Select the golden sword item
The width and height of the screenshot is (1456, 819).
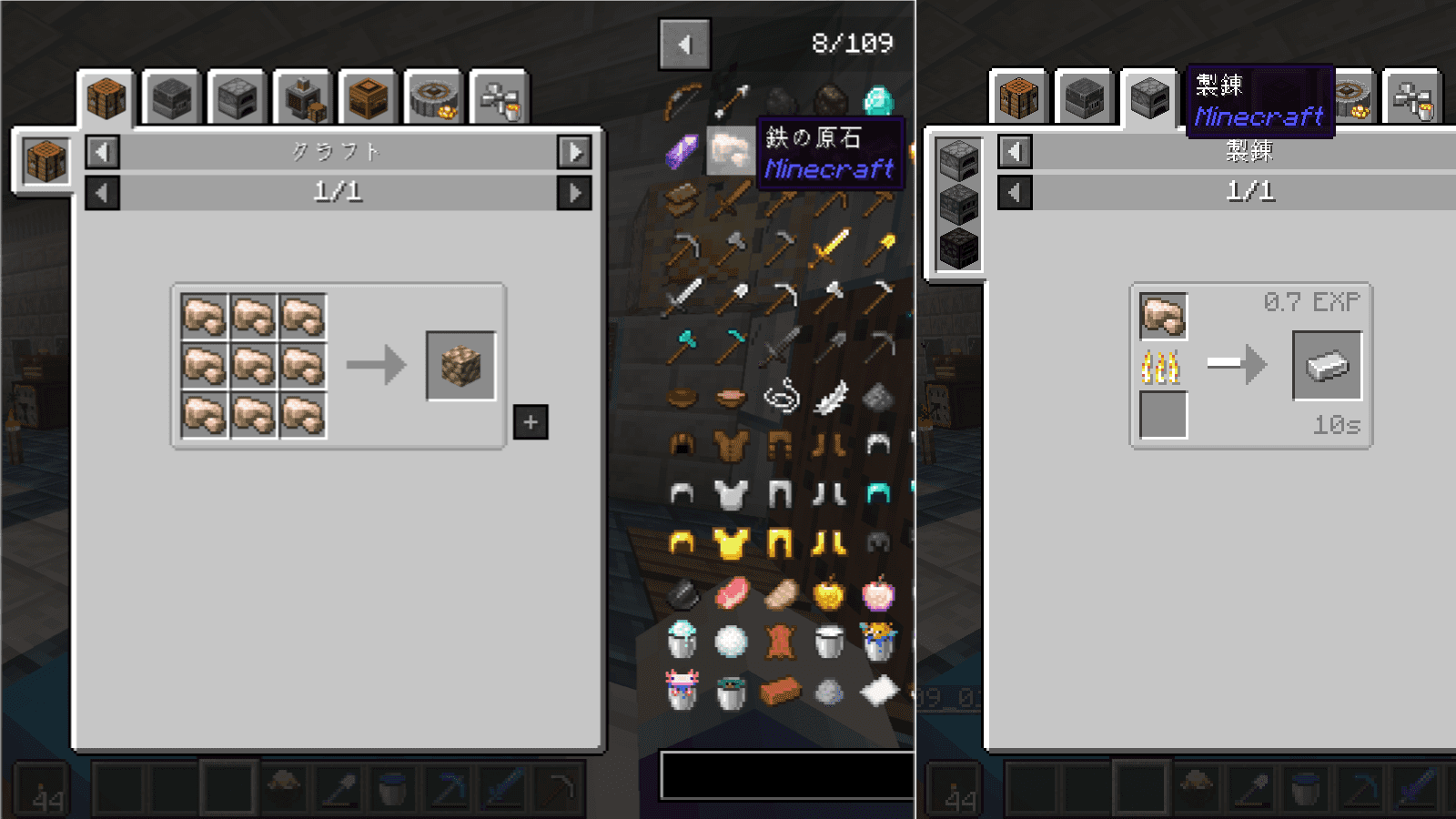point(829,247)
